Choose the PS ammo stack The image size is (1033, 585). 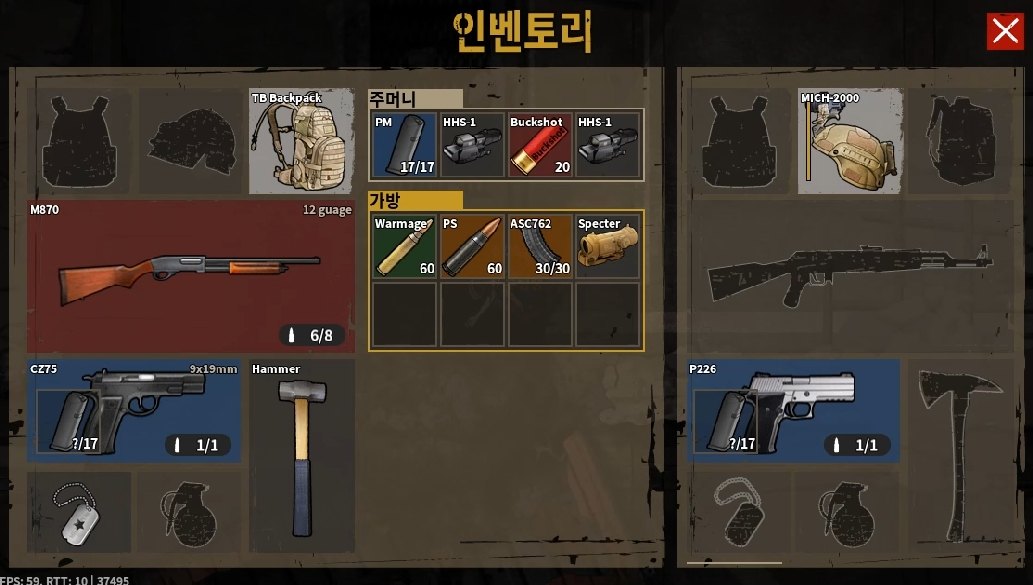pyautogui.click(x=472, y=246)
